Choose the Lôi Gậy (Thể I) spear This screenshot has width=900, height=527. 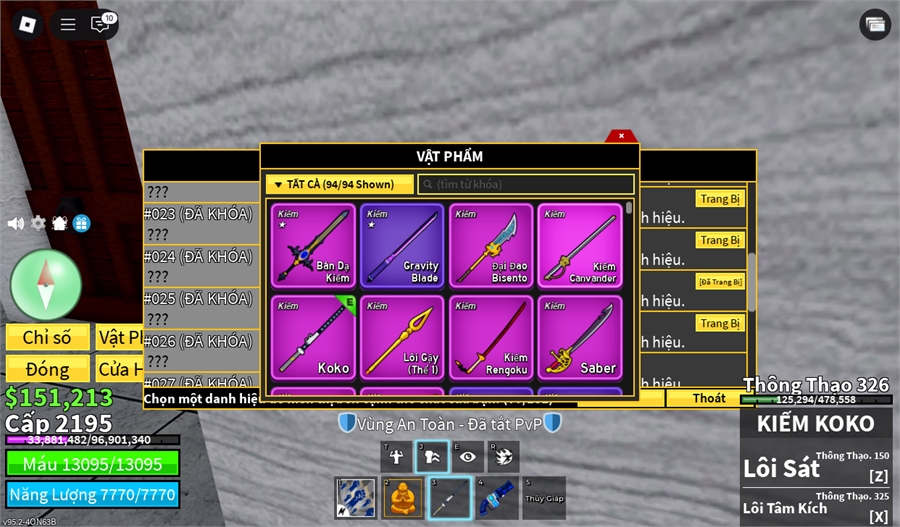pyautogui.click(x=402, y=336)
